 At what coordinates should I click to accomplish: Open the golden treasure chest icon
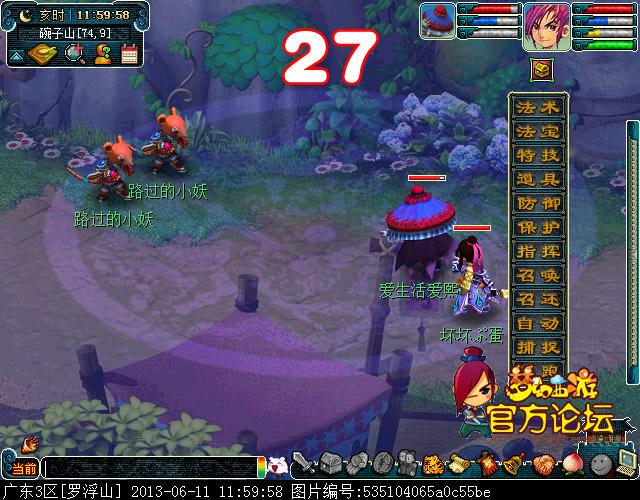540,69
